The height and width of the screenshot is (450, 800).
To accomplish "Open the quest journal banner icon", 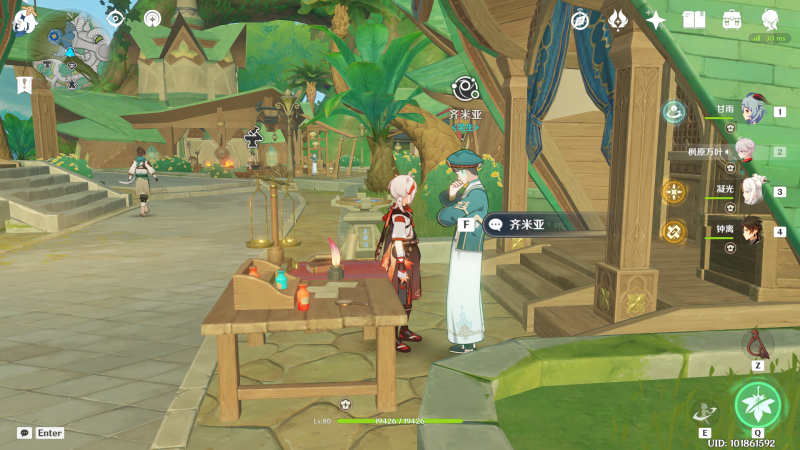I will [x=24, y=85].
